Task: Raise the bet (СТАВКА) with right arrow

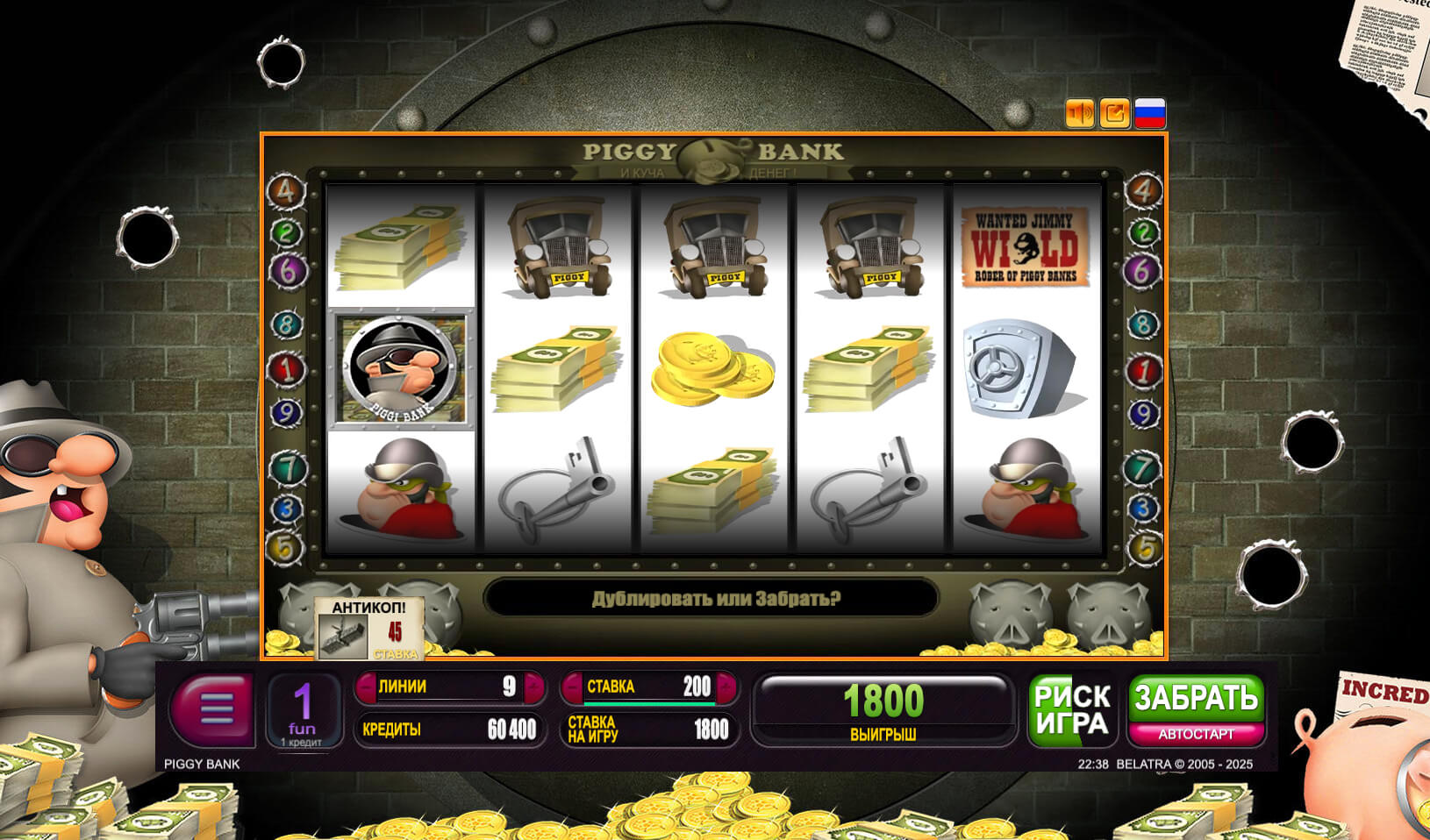Action: click(726, 687)
